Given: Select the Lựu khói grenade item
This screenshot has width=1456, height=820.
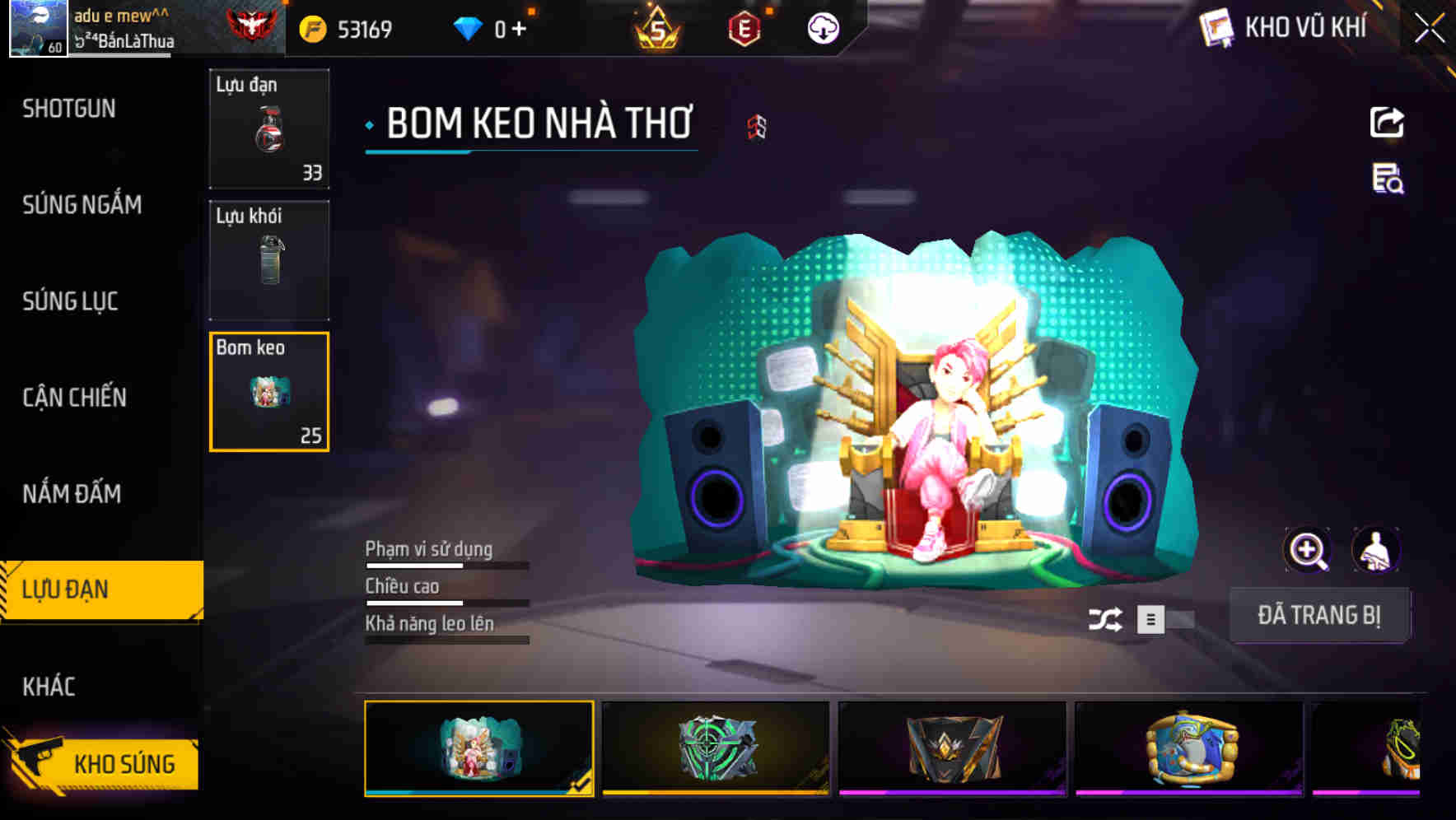Looking at the screenshot, I should click(269, 260).
